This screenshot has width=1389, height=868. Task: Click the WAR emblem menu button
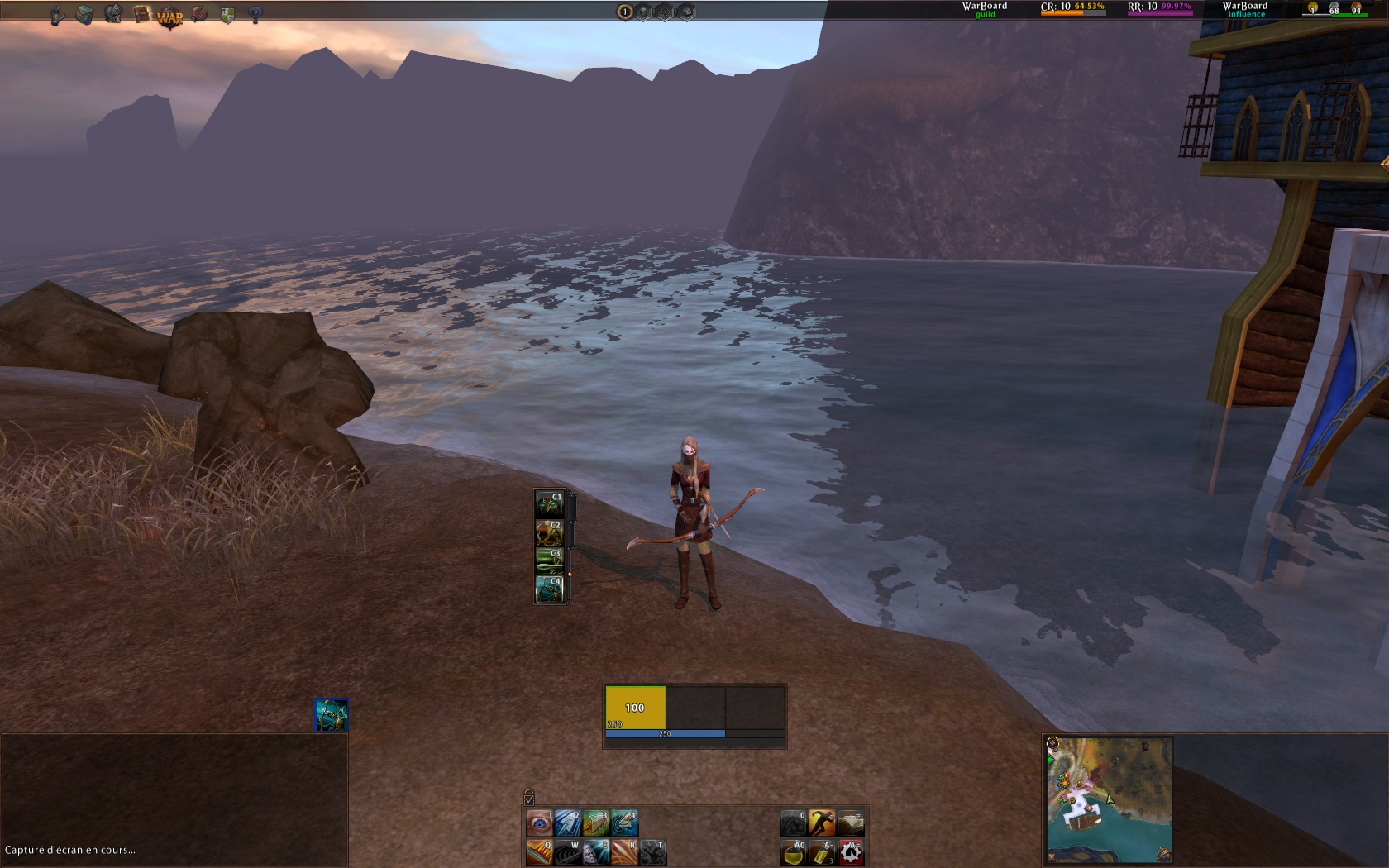(169, 17)
